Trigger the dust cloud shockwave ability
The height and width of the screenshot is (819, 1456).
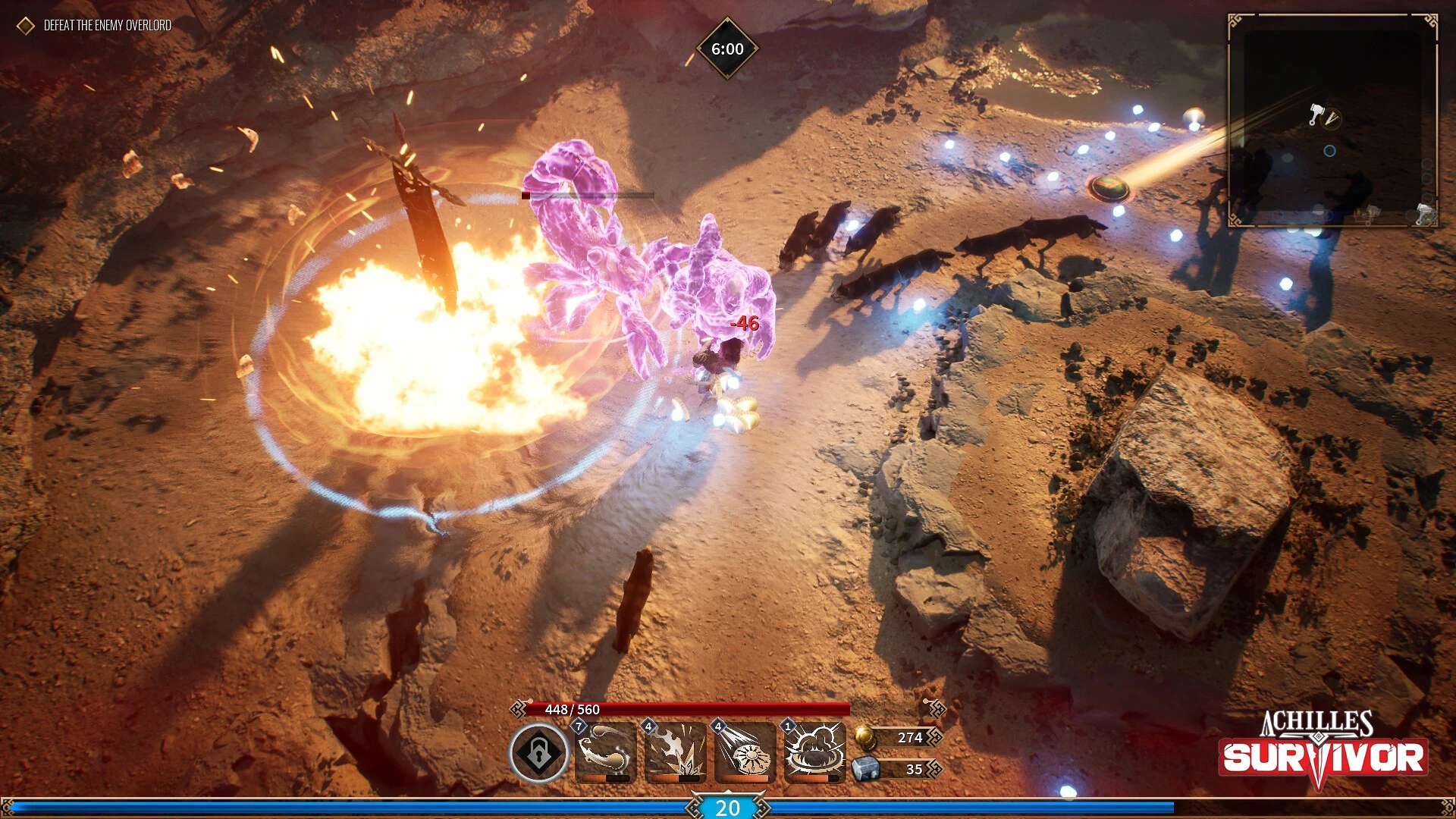pos(814,753)
